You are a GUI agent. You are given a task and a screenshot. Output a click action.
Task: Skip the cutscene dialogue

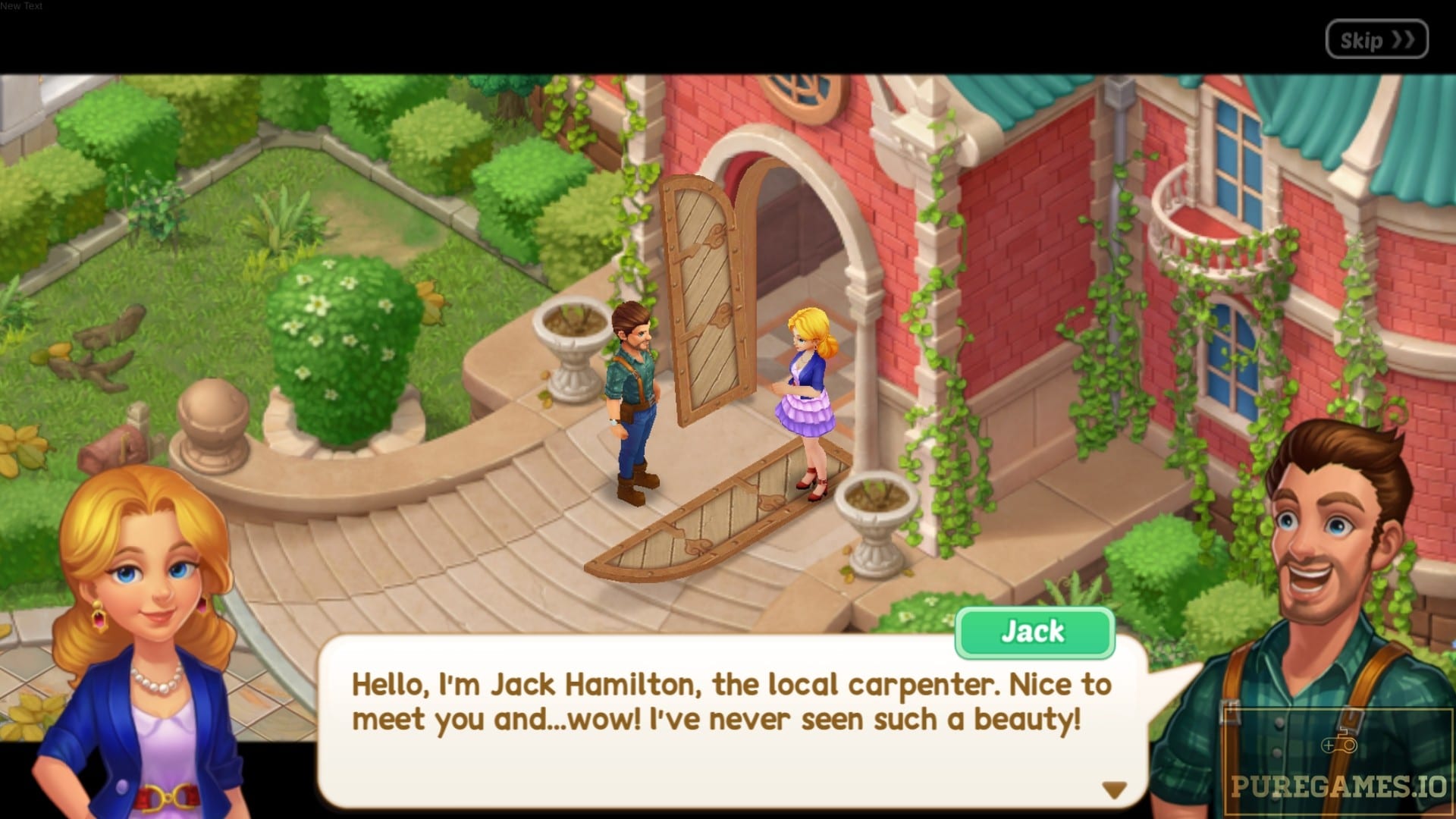(x=1376, y=39)
